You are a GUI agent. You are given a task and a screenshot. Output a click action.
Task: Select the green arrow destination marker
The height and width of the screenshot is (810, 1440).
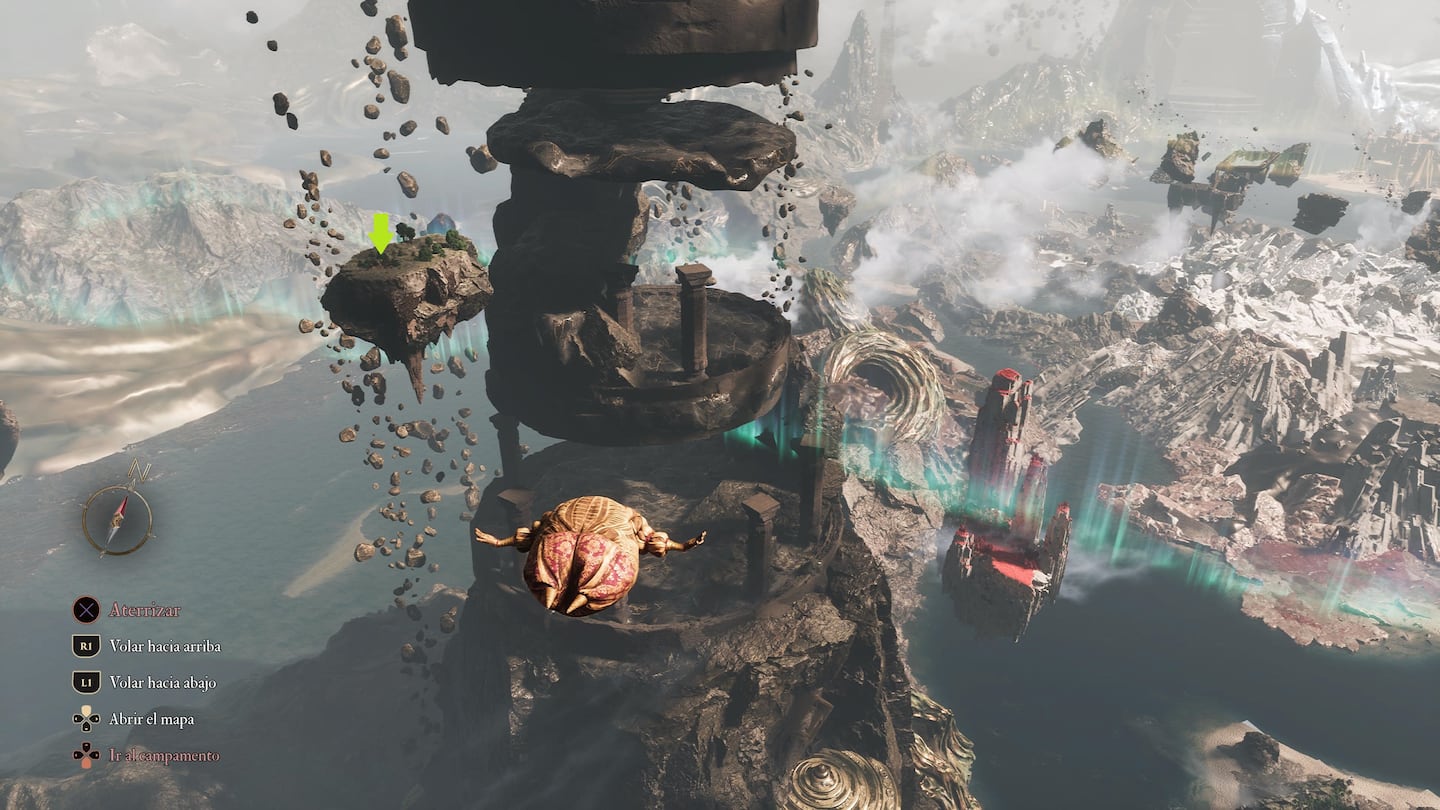click(x=380, y=232)
